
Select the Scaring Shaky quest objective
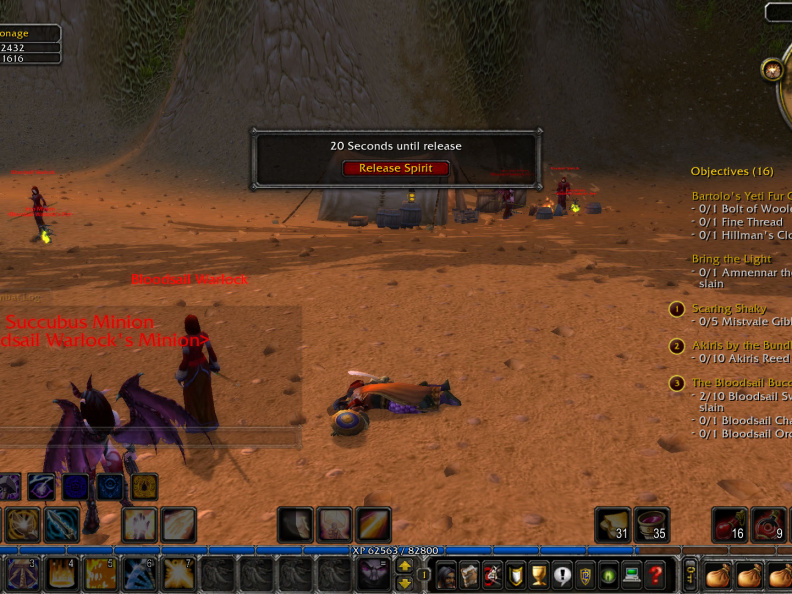(730, 309)
